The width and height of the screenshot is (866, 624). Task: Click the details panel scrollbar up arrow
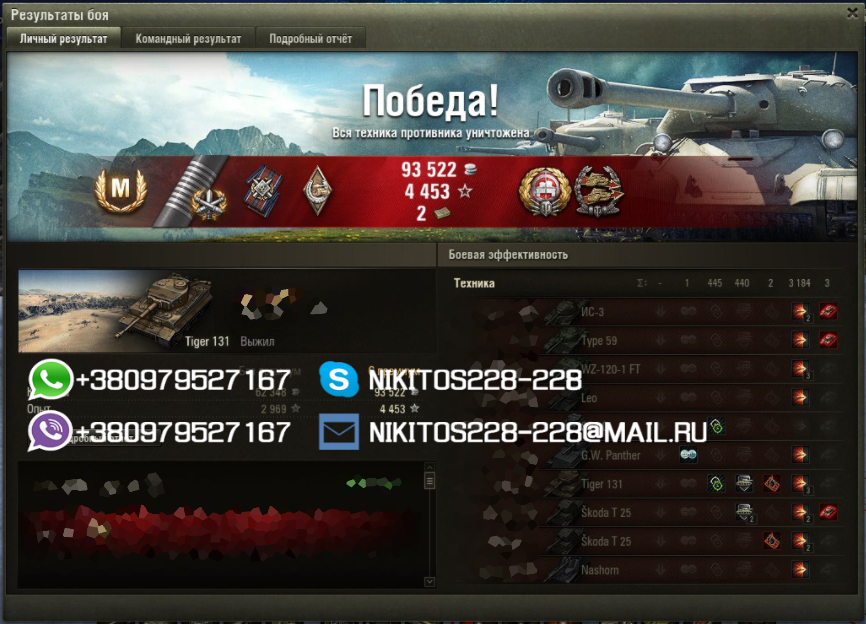430,468
